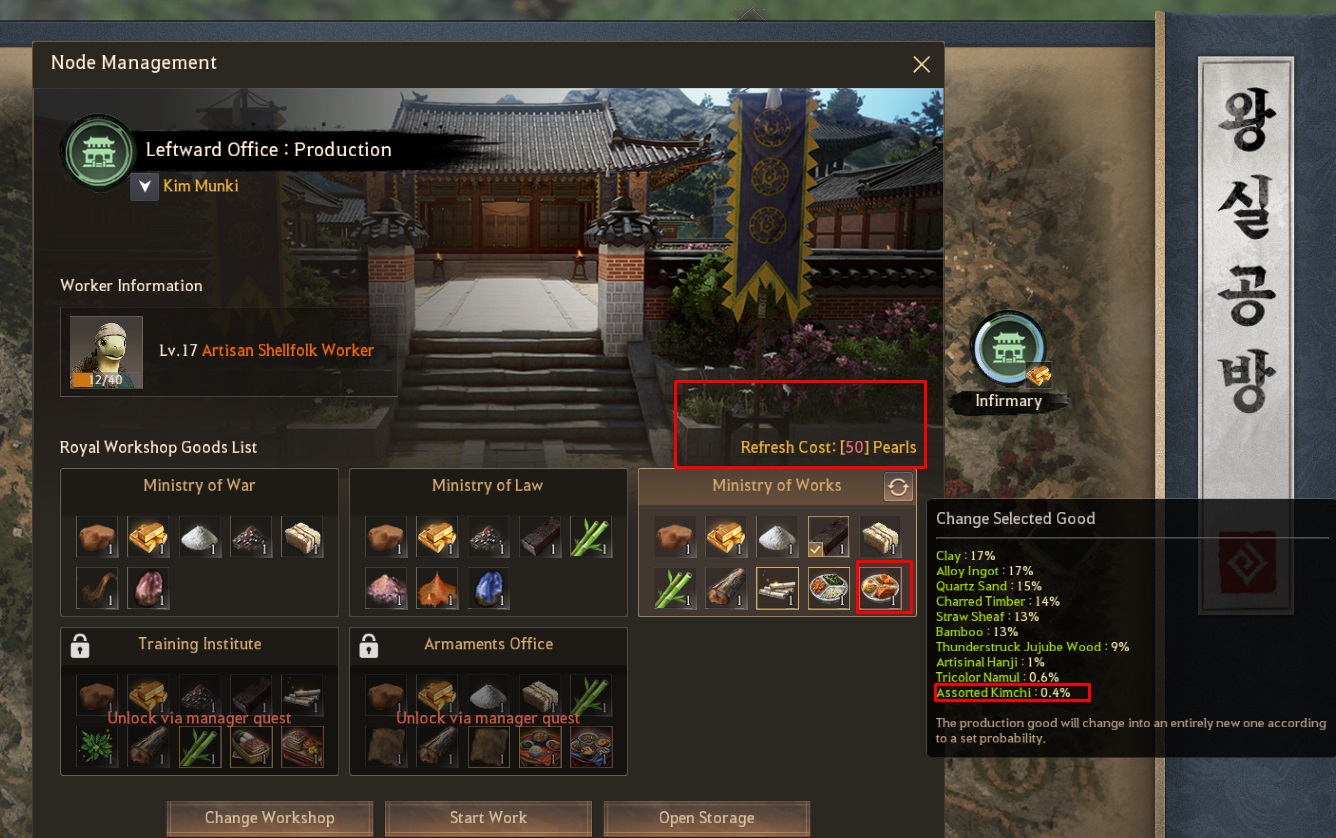Click the Leftward Office emblem icon
Image resolution: width=1336 pixels, height=838 pixels.
coord(98,152)
